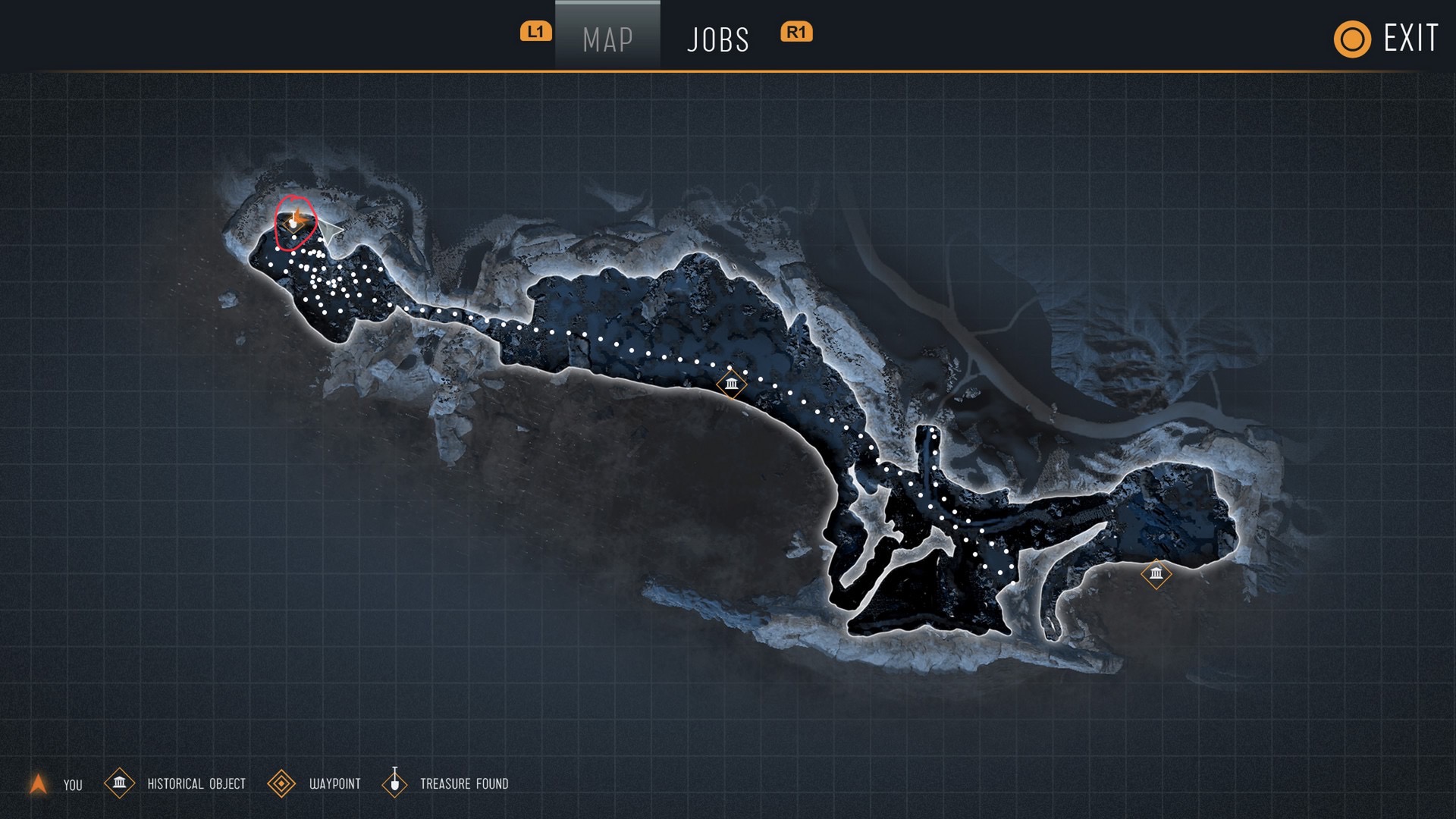Click the historical object marker away from the trail

tap(1156, 573)
